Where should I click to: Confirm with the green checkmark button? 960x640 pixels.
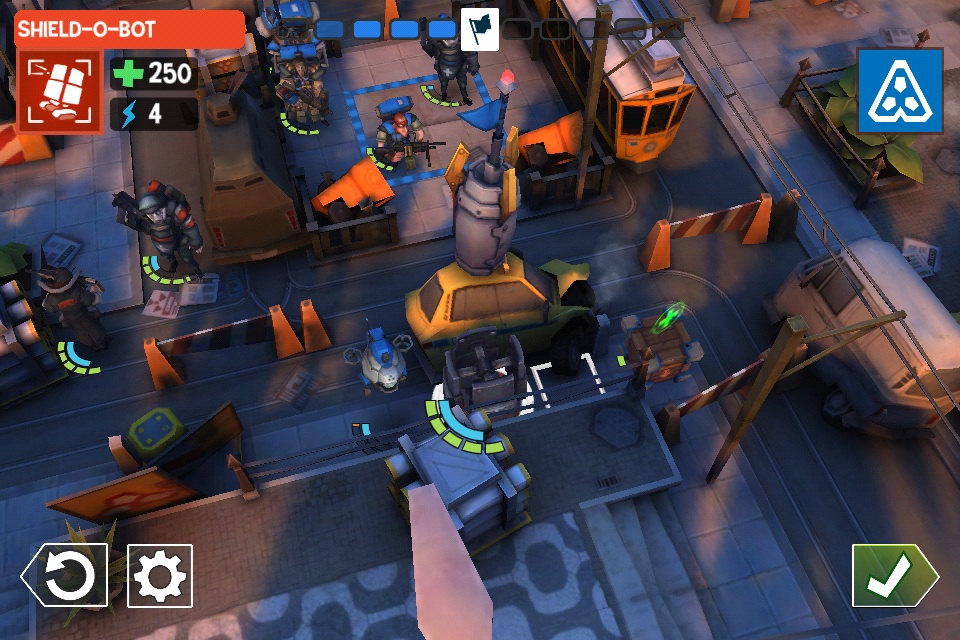(x=893, y=576)
